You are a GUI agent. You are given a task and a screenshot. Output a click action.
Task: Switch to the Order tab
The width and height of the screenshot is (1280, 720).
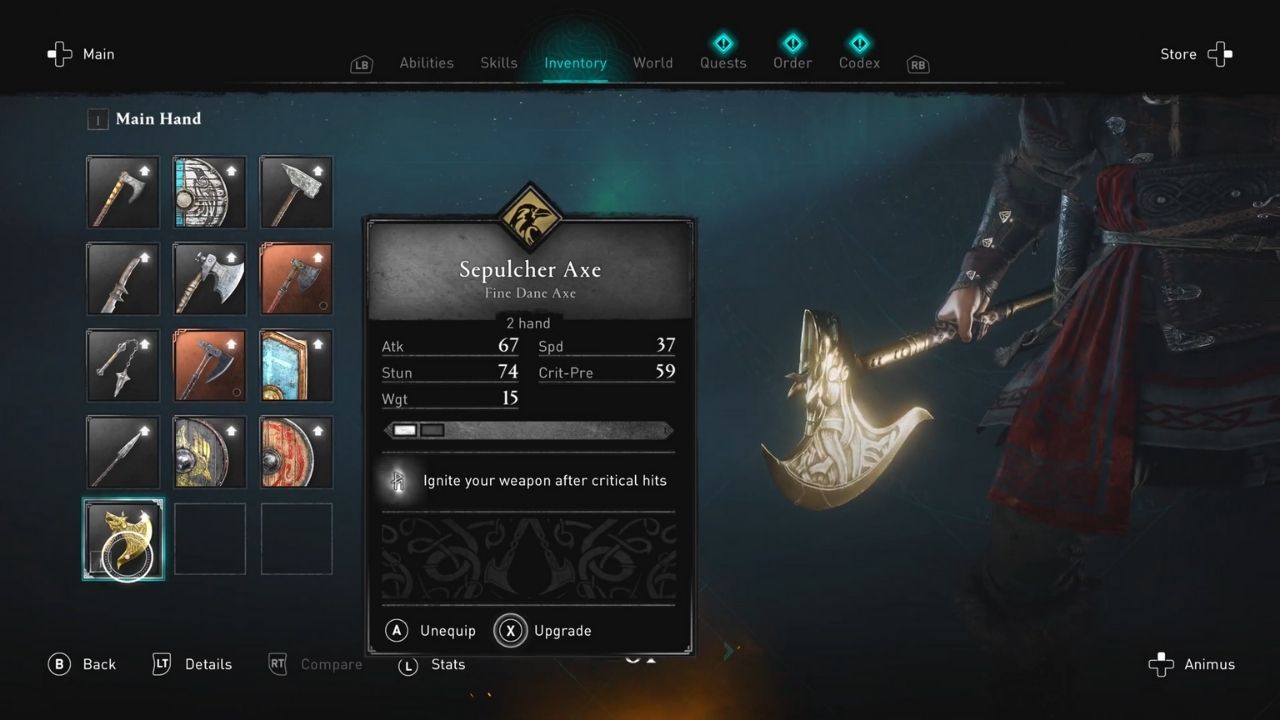pos(792,62)
